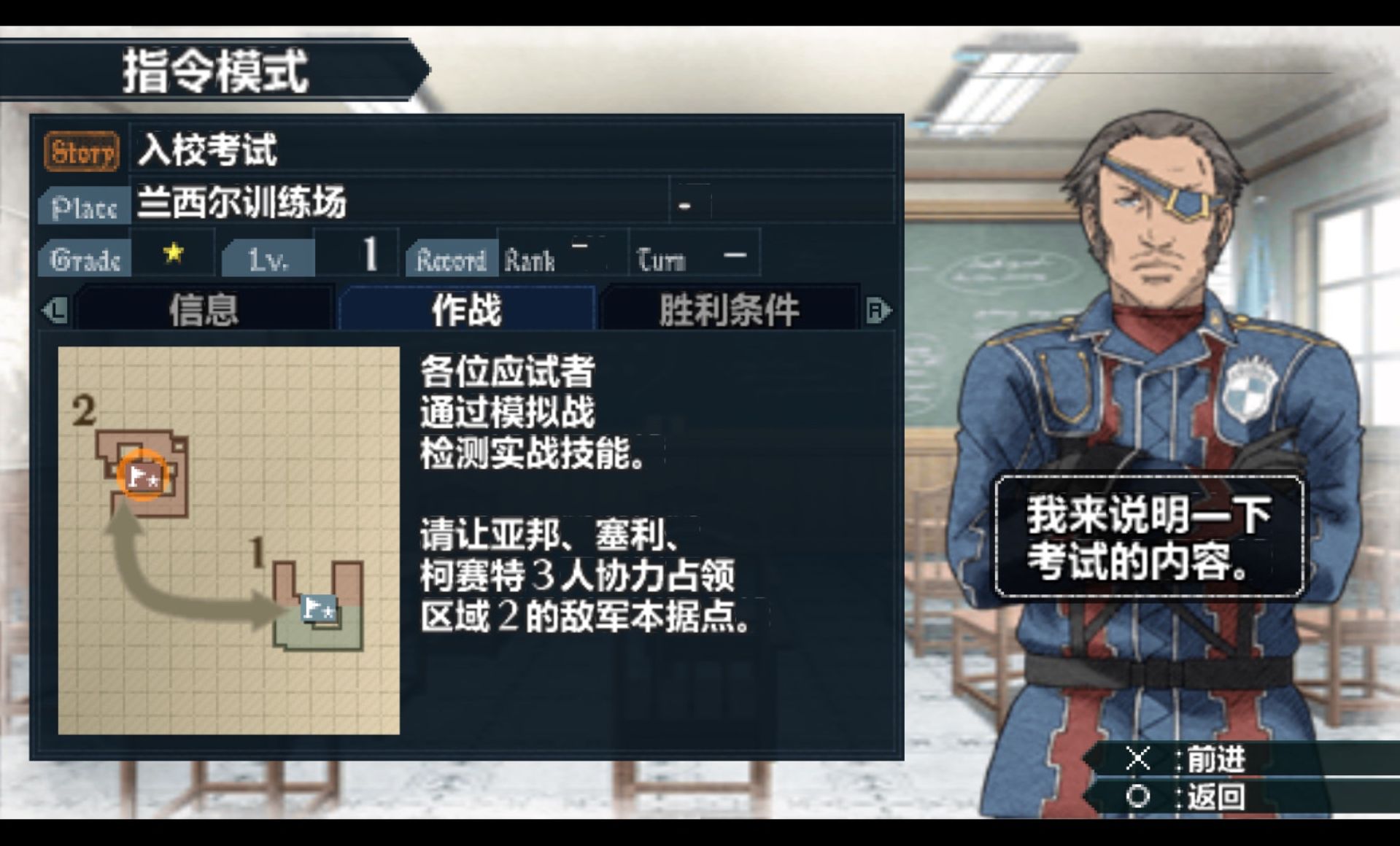Select the Place banner icon

82,206
